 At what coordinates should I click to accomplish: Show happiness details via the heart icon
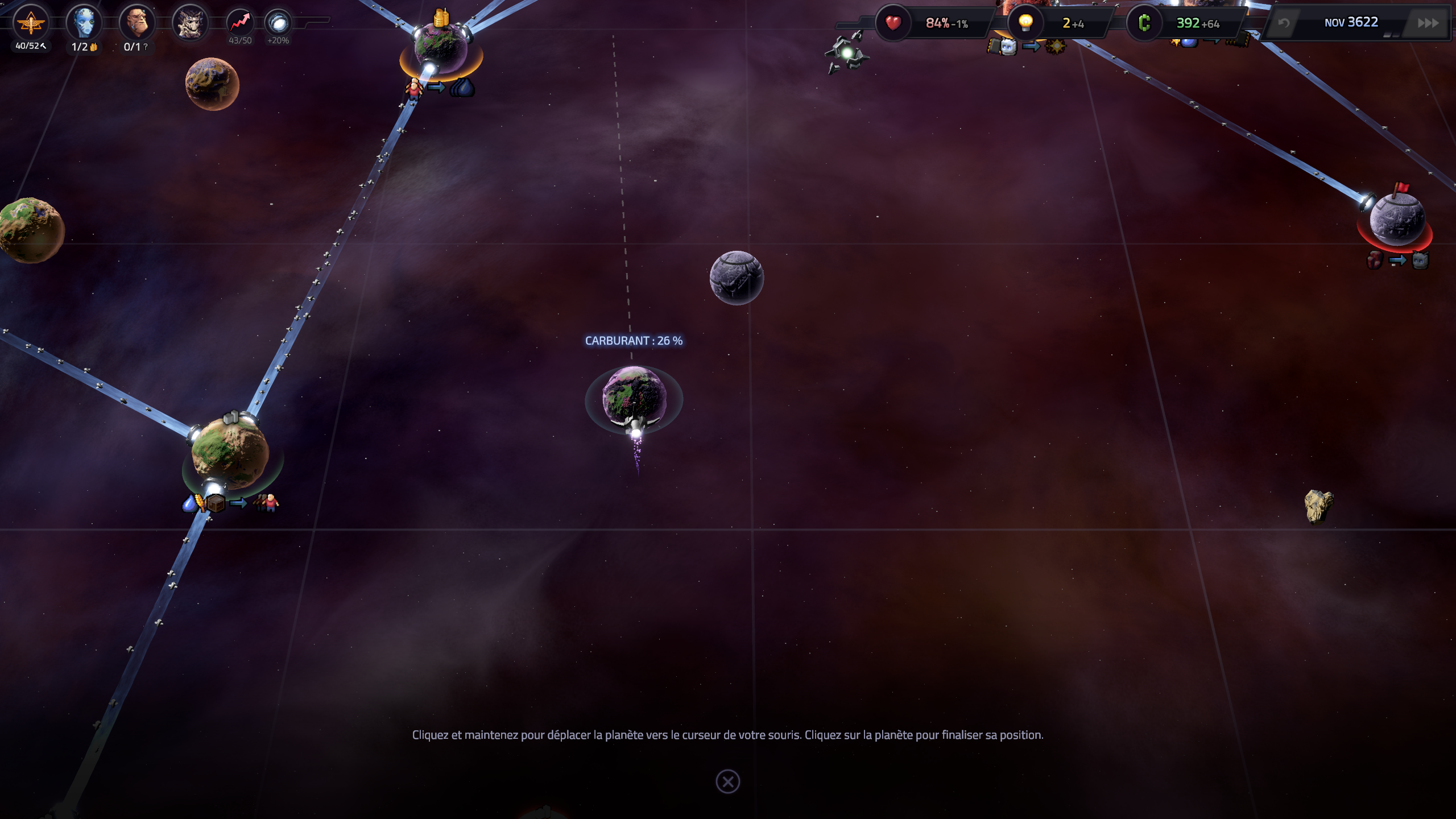click(893, 23)
